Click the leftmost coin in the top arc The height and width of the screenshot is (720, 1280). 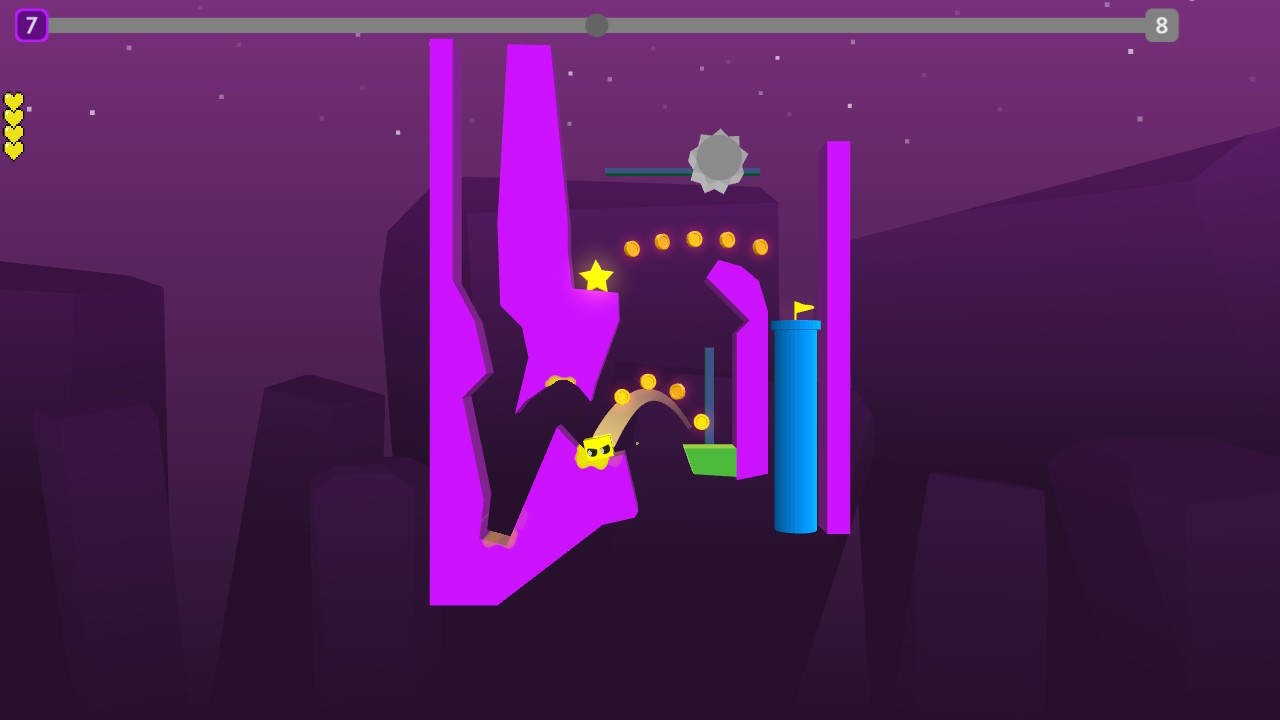click(631, 248)
